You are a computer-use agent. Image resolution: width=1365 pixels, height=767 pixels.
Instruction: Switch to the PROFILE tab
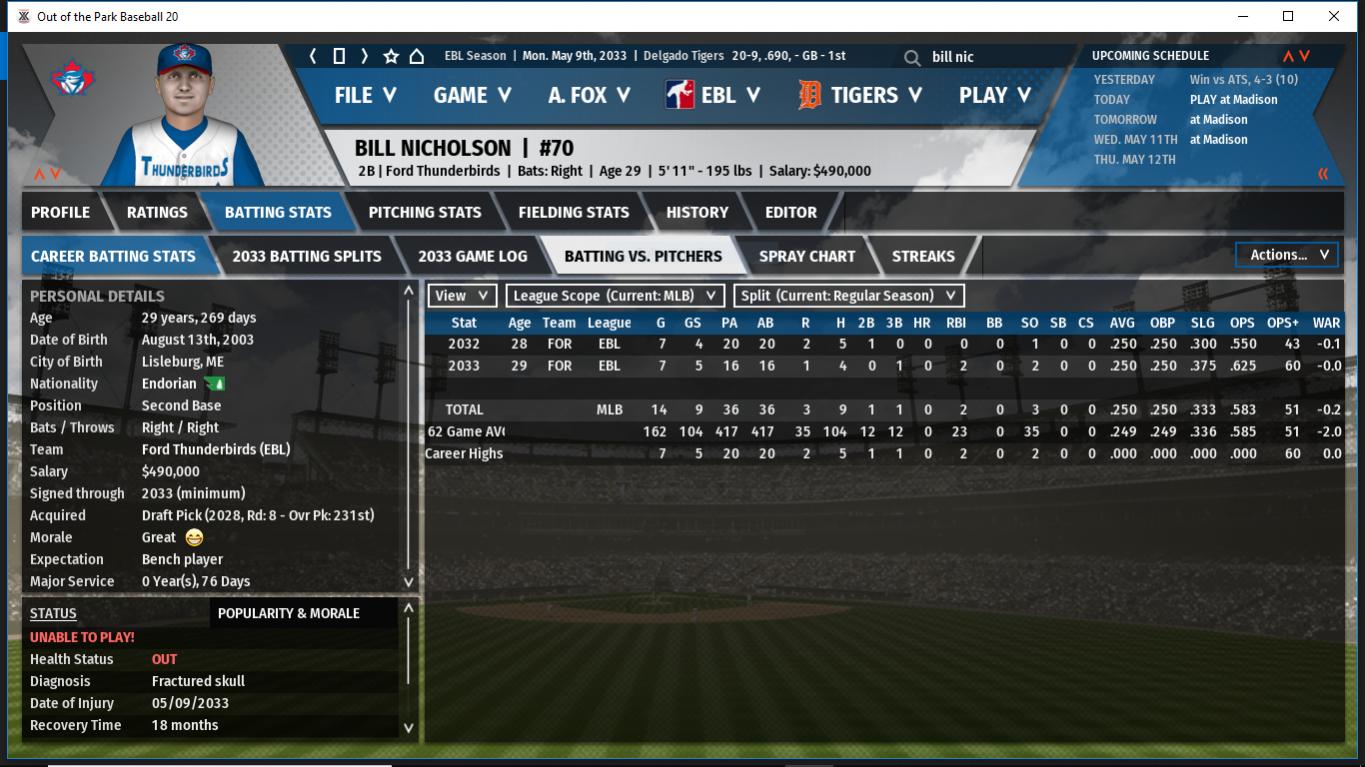[x=60, y=212]
